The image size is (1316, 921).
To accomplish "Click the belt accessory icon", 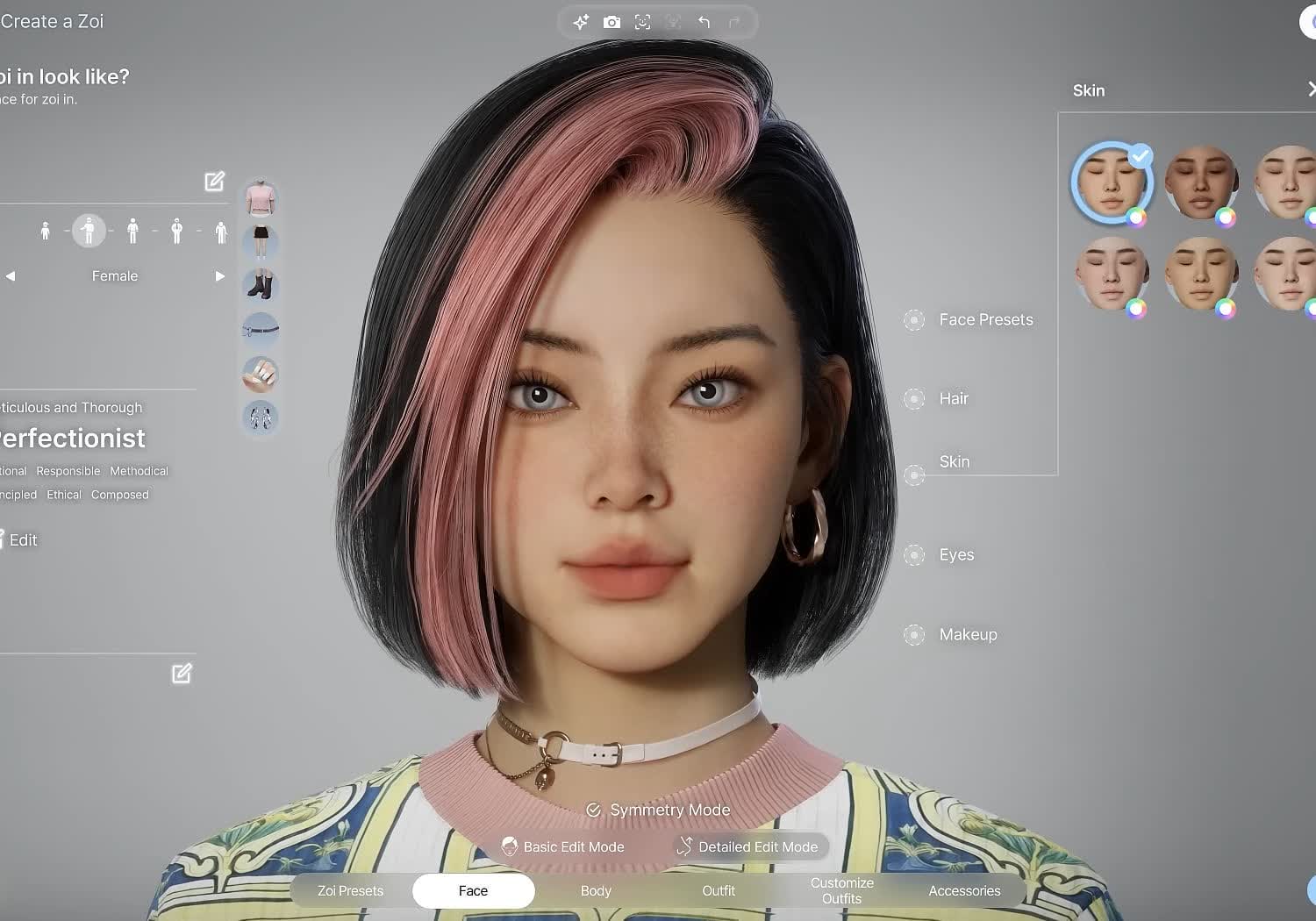I will [260, 330].
